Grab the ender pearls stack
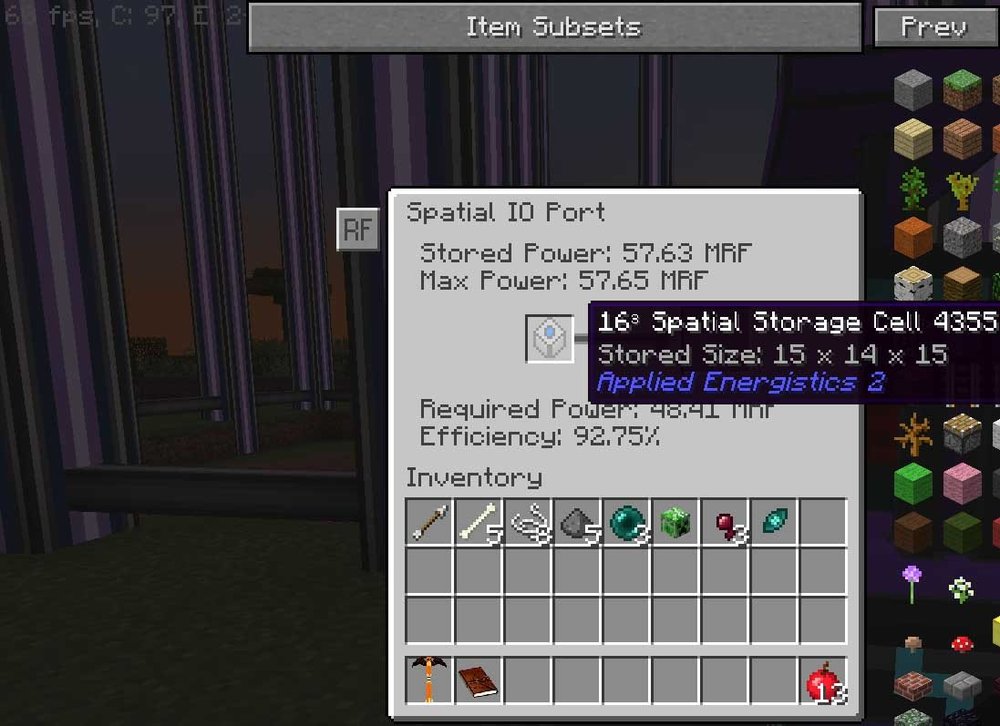 (626, 523)
